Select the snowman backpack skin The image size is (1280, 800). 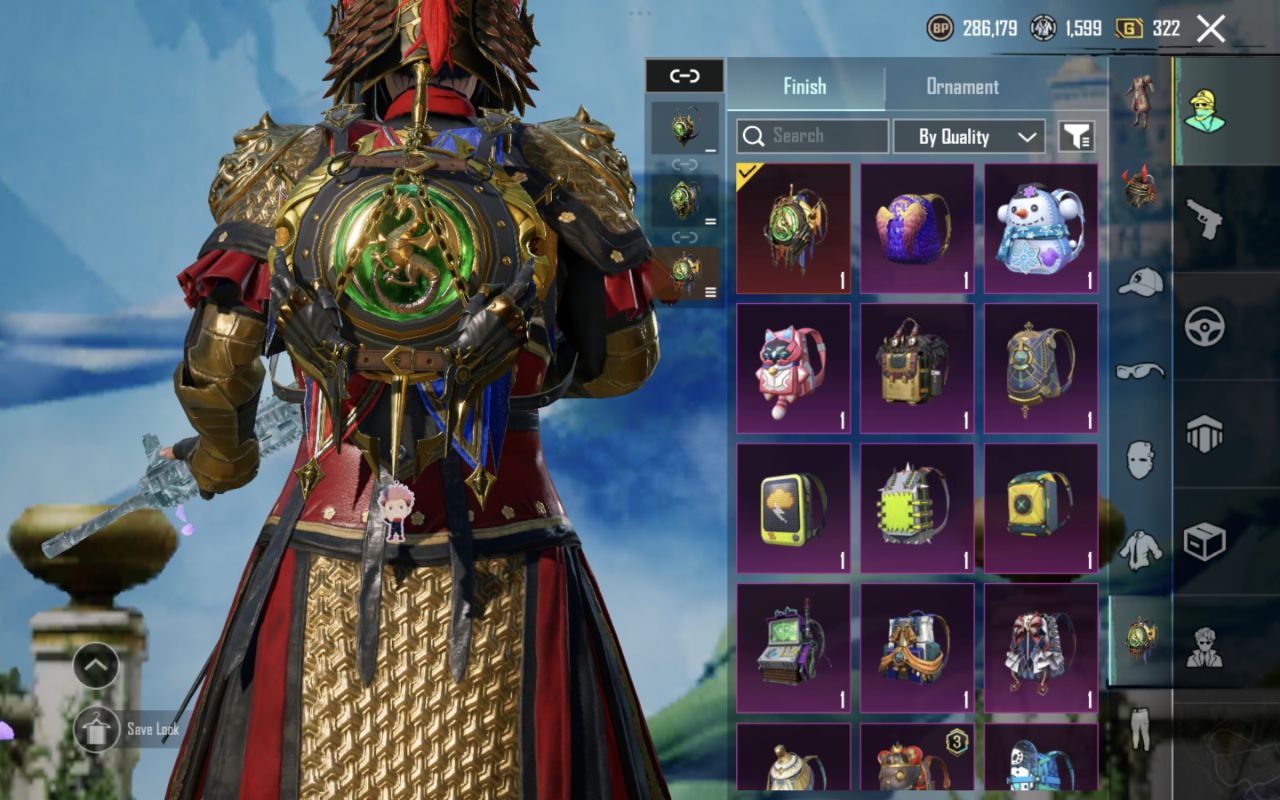point(1041,229)
